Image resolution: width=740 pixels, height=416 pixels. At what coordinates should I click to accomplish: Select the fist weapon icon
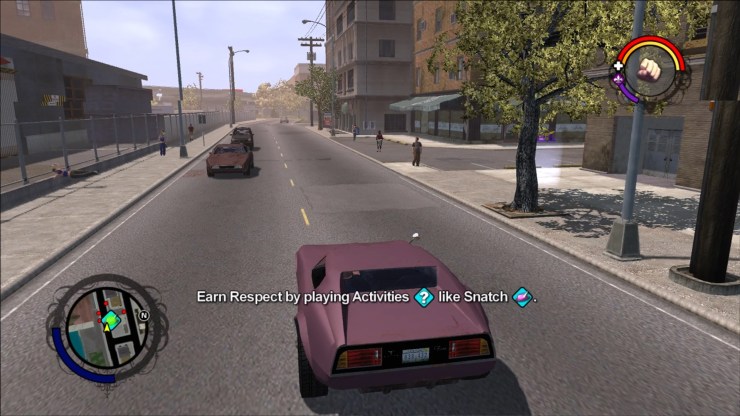click(651, 69)
